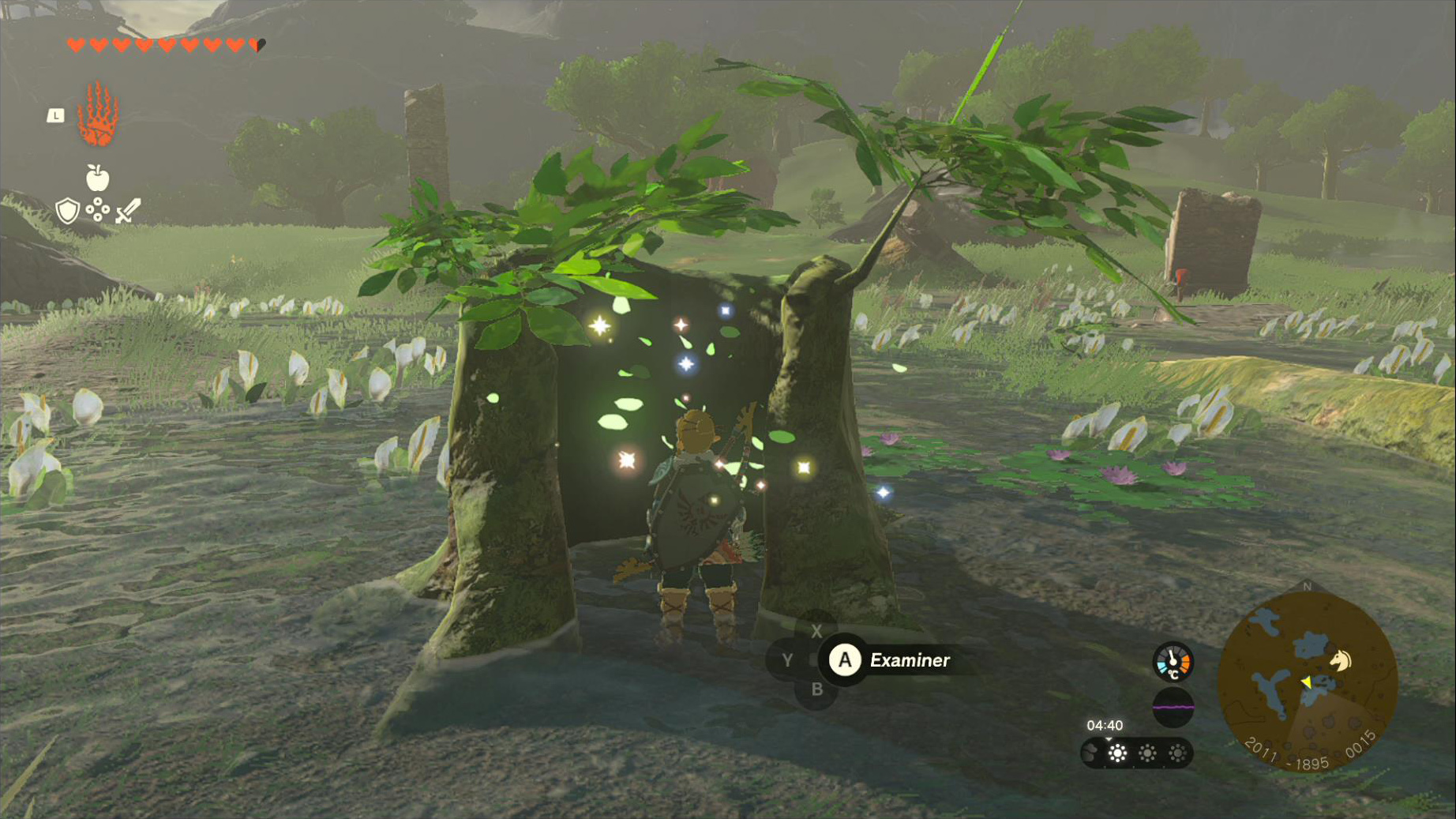Click the purple noise meter circle
This screenshot has height=819, width=1456.
[1173, 707]
